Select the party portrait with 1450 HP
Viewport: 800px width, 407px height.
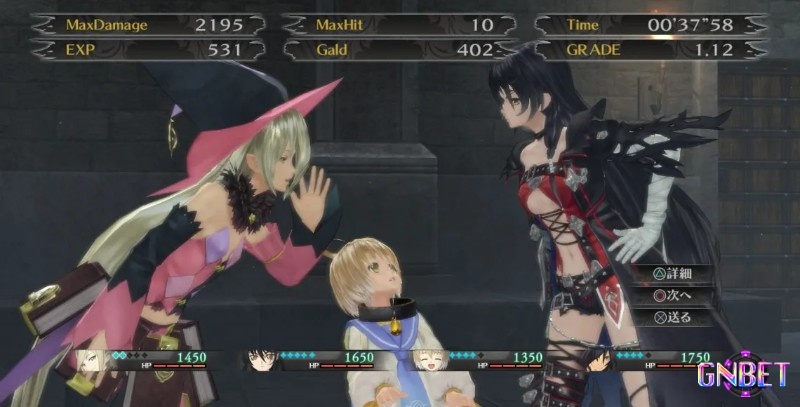click(92, 360)
